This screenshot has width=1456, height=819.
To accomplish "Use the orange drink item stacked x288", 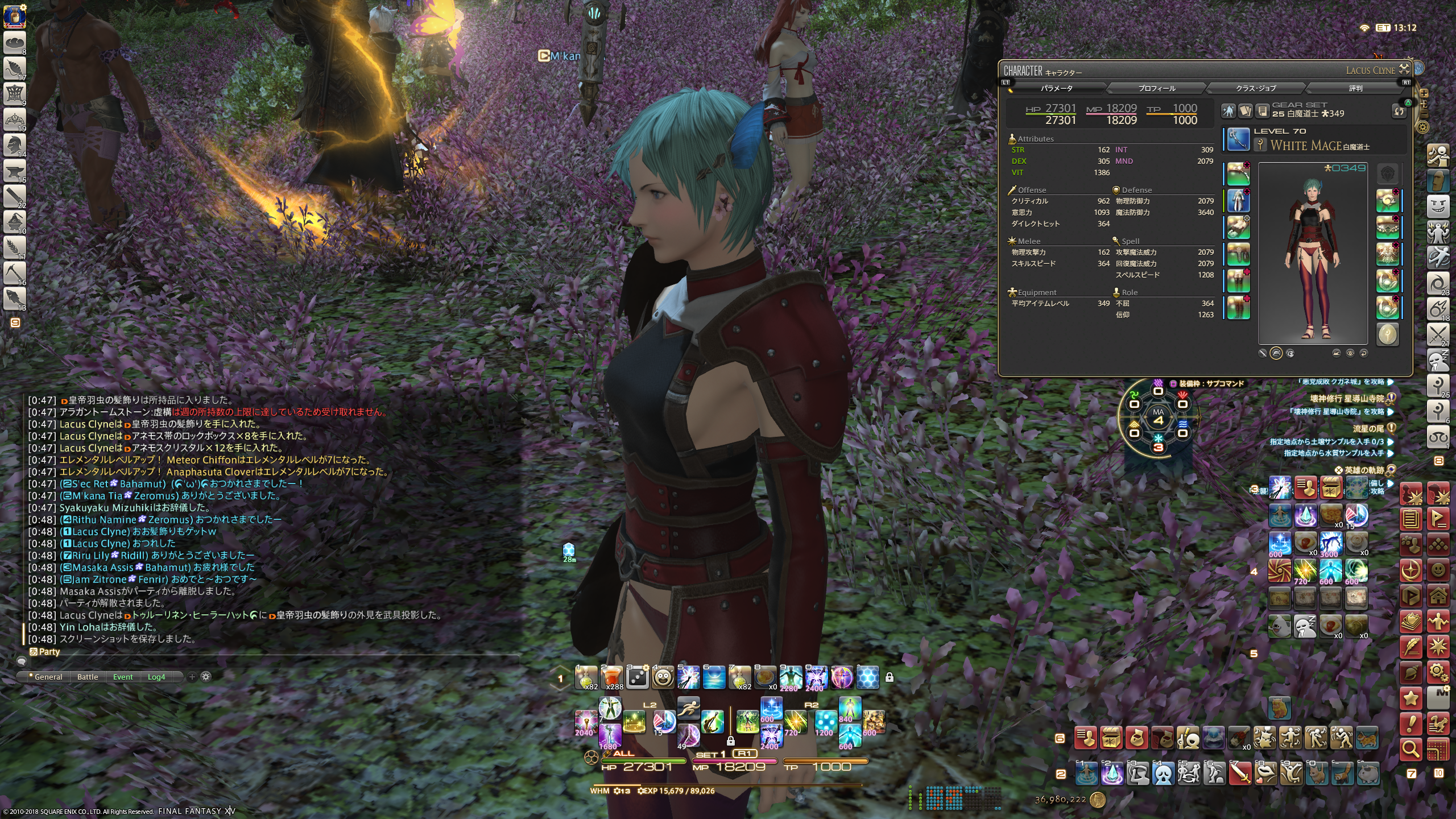I will pyautogui.click(x=611, y=677).
